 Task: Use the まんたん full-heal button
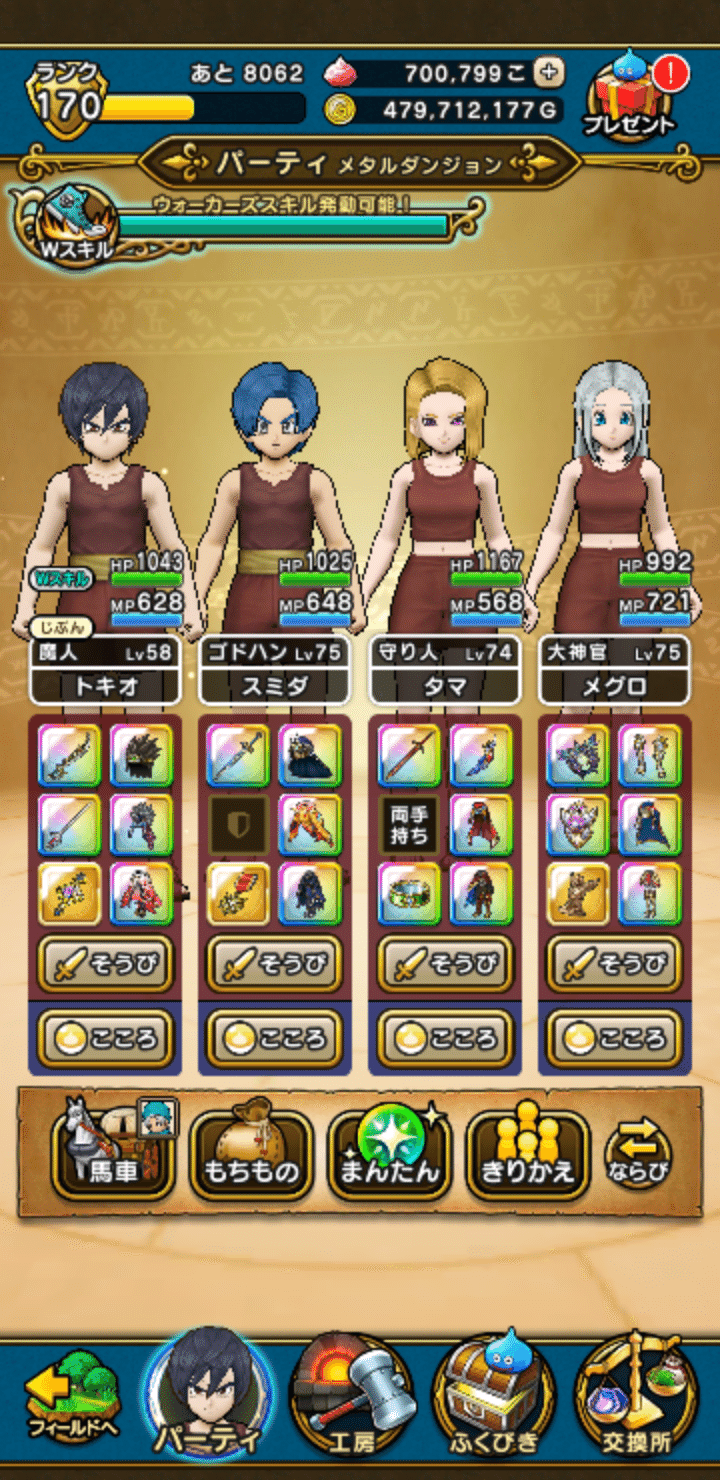click(390, 1155)
